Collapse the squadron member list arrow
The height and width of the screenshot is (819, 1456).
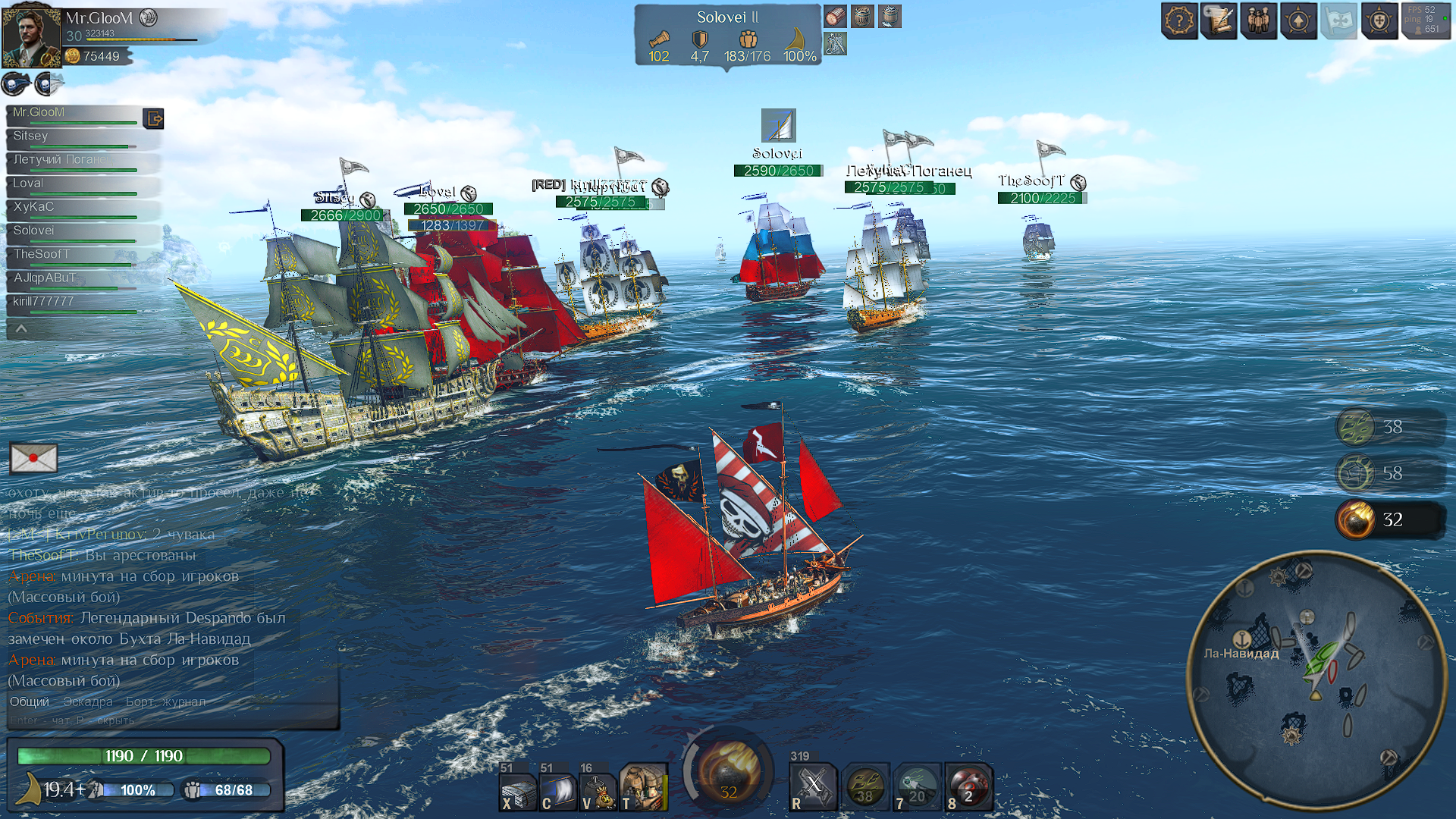tap(21, 328)
